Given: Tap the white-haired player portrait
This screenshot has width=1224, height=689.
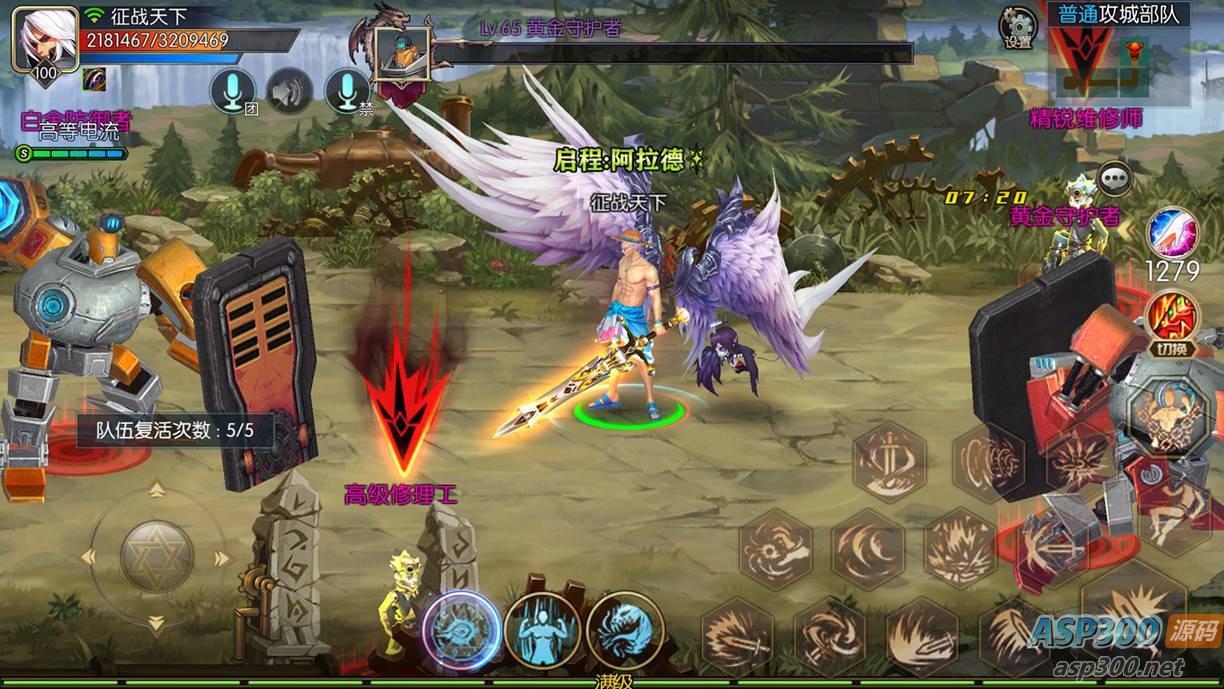Looking at the screenshot, I should pos(45,40).
